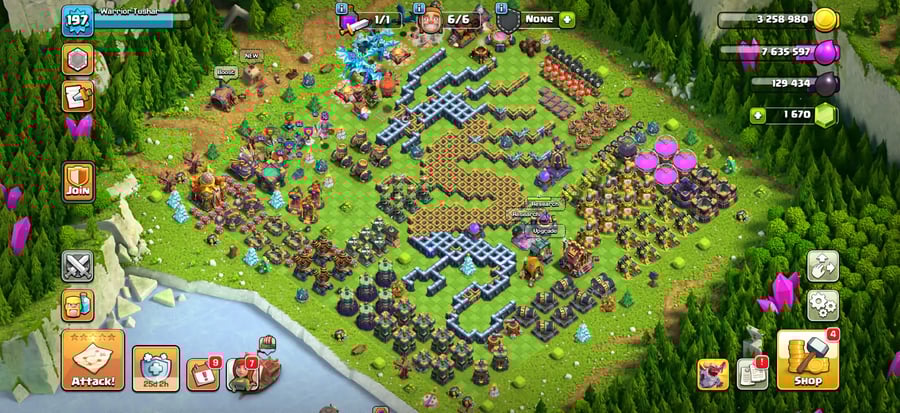The width and height of the screenshot is (900, 413).
Task: Open the Join clan shield button
Action: coord(78,182)
